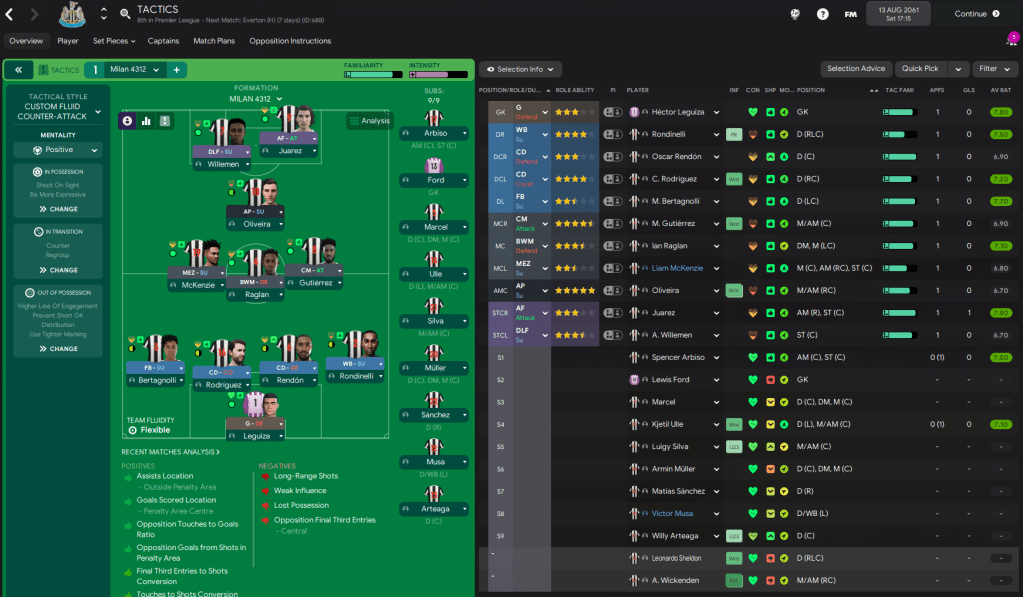Click the Selection Advice button
1023x597 pixels.
(856, 69)
